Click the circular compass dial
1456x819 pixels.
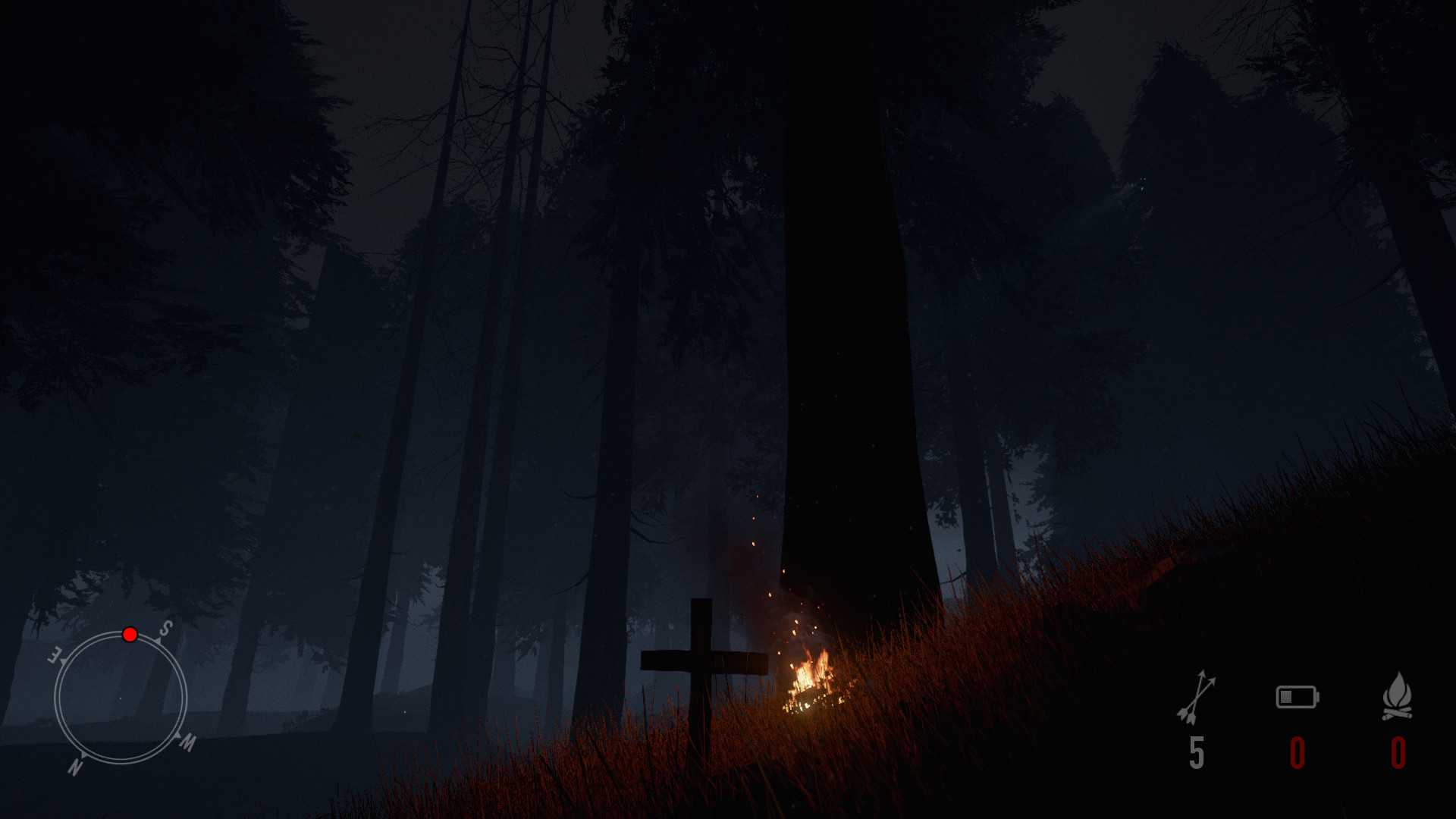[x=121, y=698]
